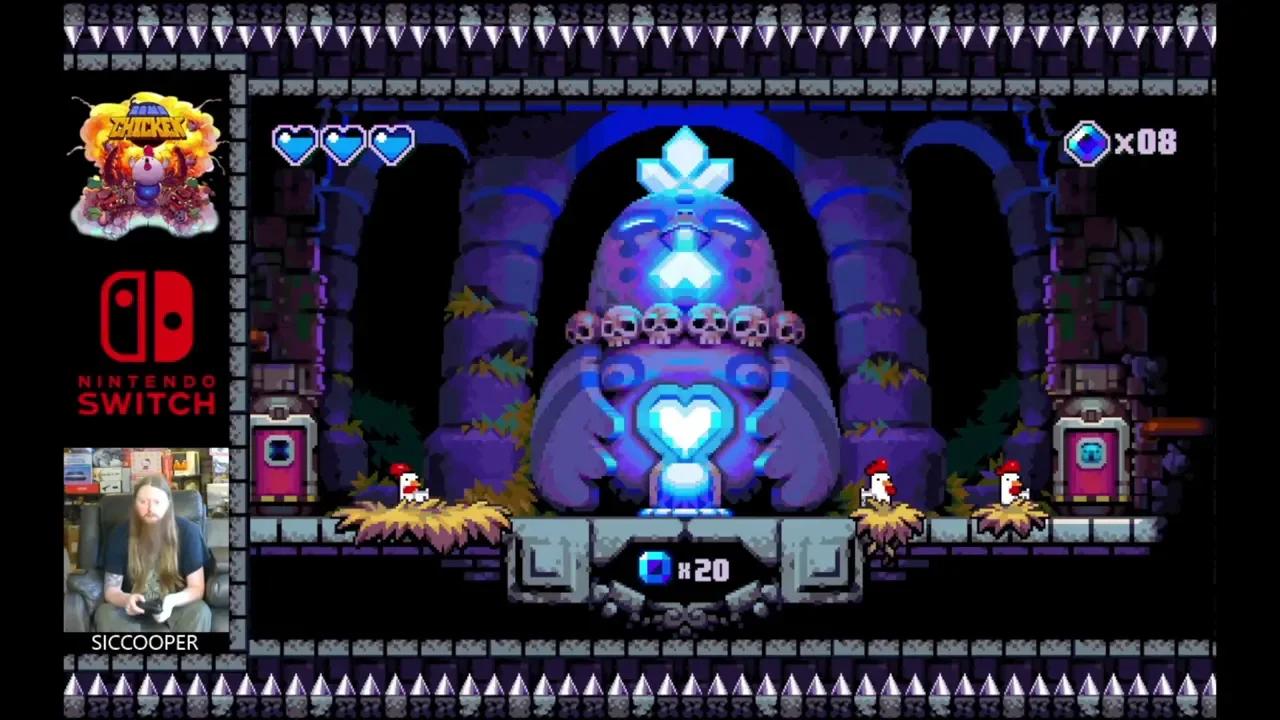Toggle the middle heart in the health display
Screen dimensions: 1280x720
(342, 144)
